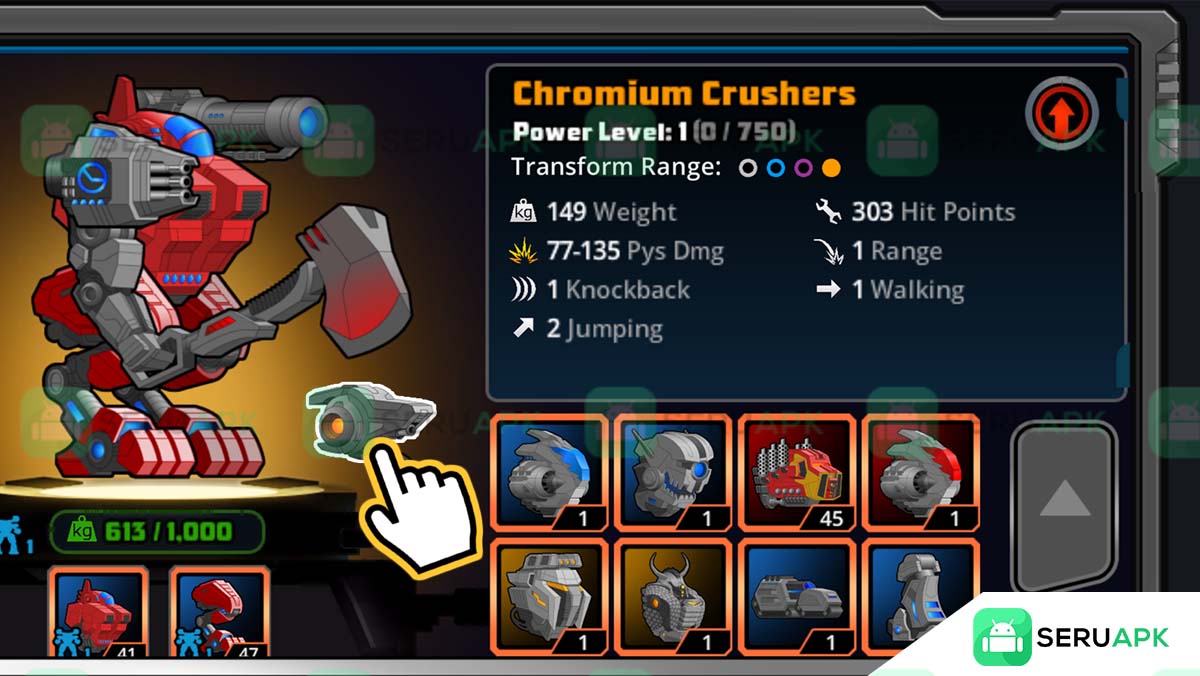Select the equipped red torso slot

pos(98,612)
